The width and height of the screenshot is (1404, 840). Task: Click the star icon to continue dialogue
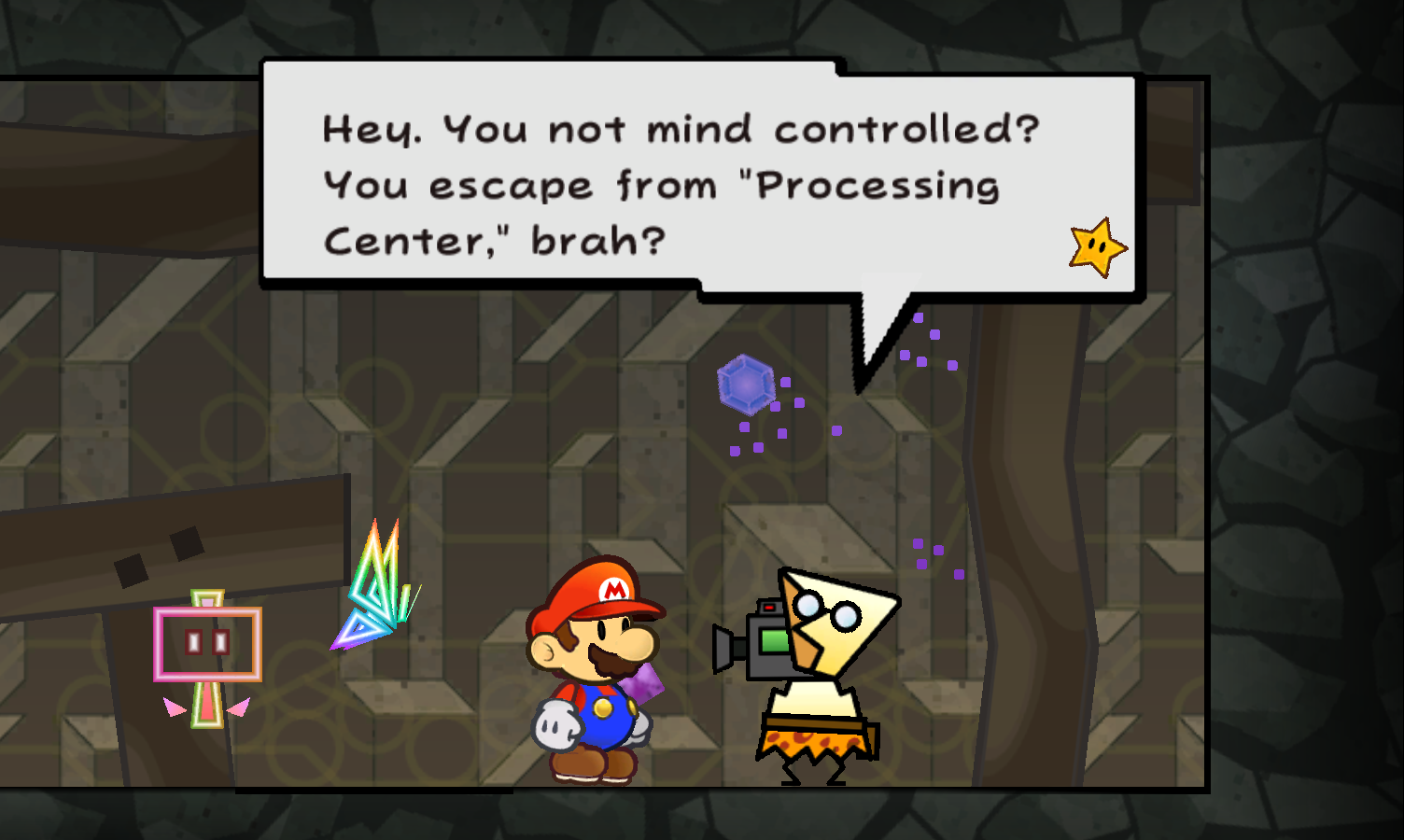click(x=1098, y=247)
